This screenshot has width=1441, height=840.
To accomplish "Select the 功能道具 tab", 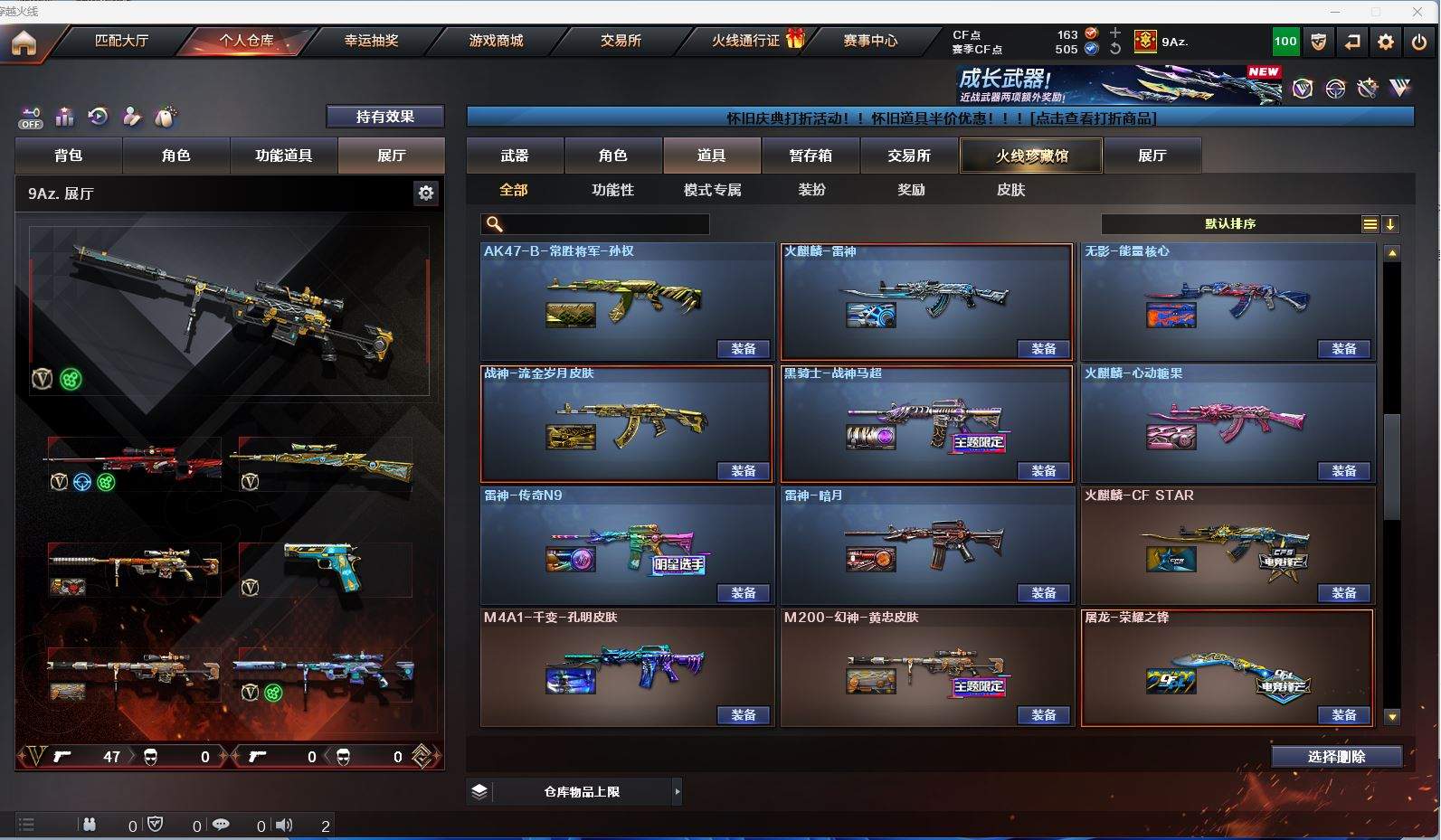I will click(x=283, y=156).
